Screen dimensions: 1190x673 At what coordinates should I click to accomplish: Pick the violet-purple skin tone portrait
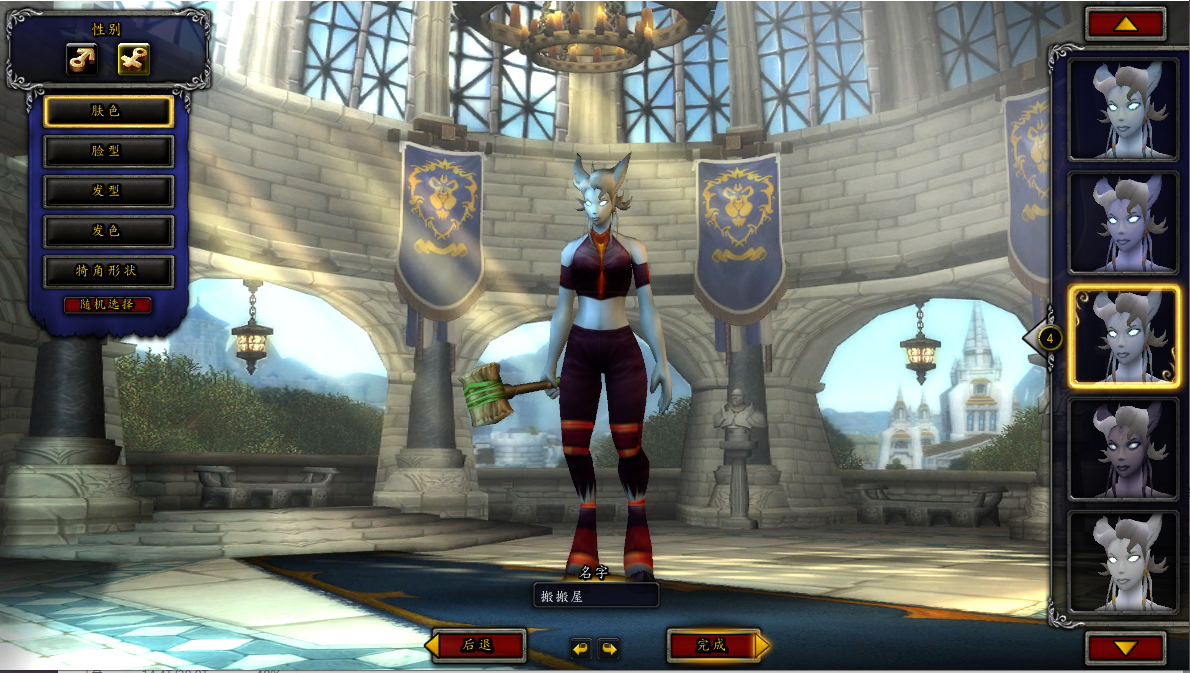pos(1122,223)
